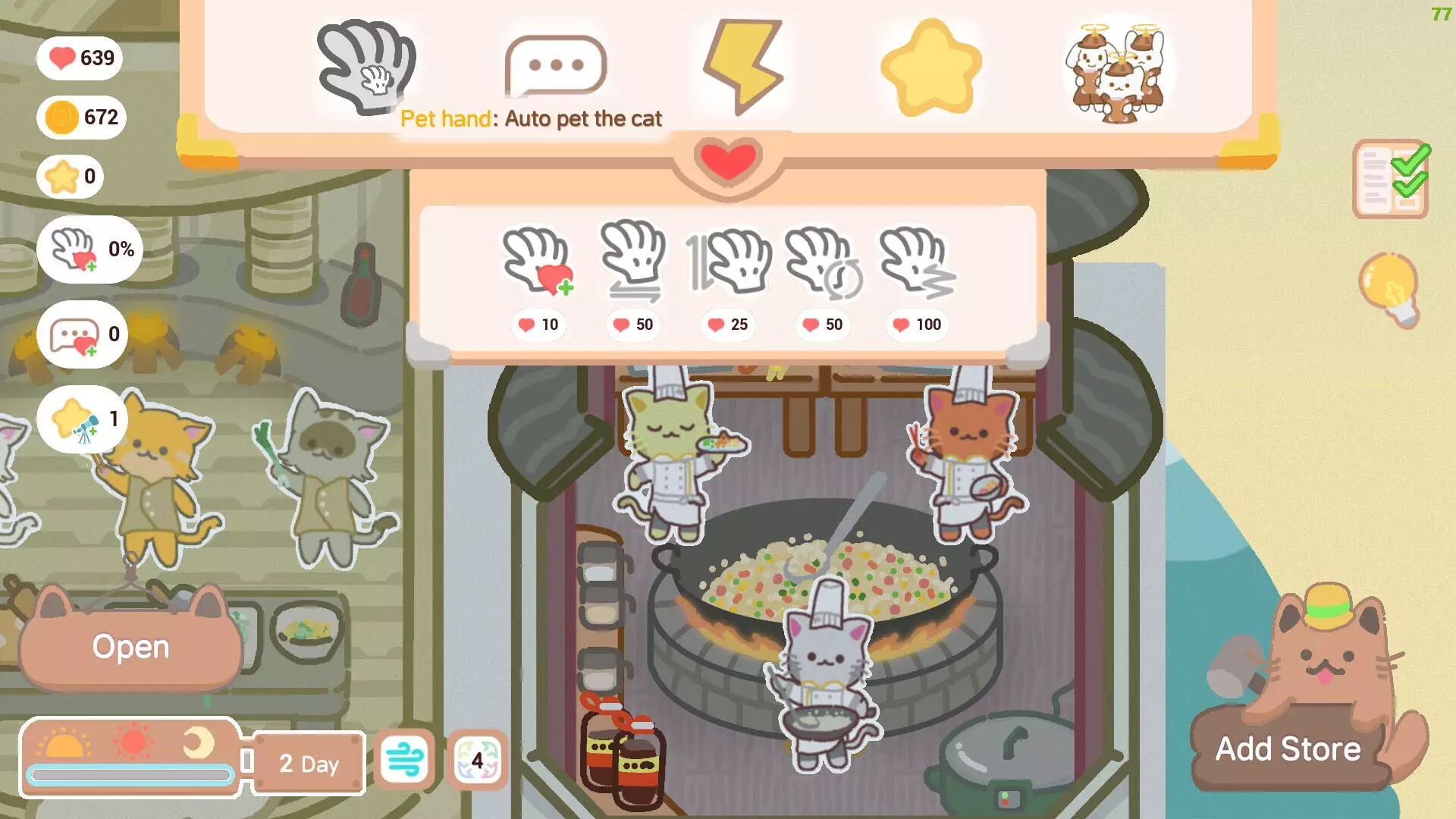Check the auto pet hand 0% indicator
The image size is (1456, 819).
(91, 250)
